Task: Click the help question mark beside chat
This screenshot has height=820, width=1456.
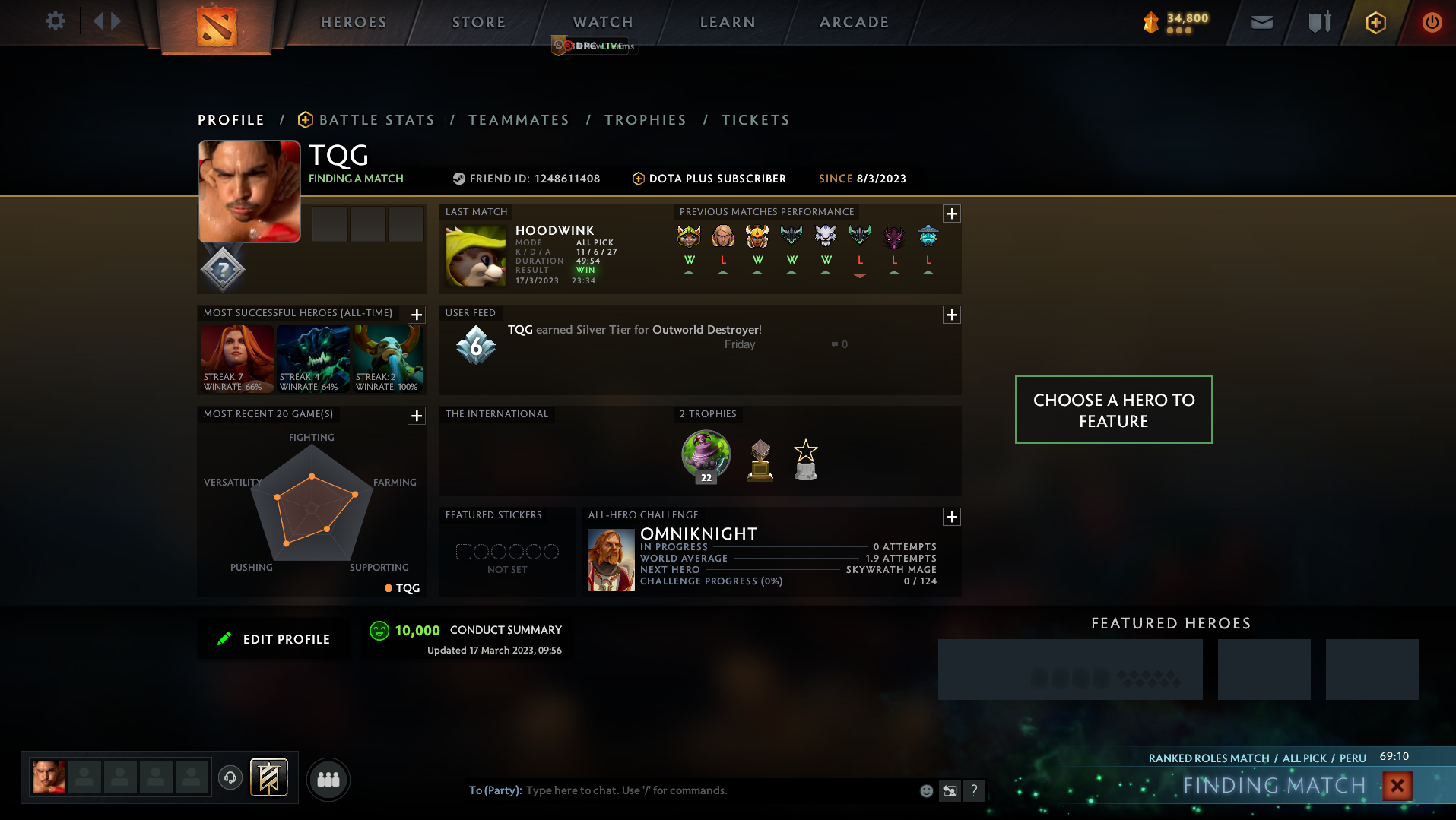Action: pyautogui.click(x=975, y=790)
